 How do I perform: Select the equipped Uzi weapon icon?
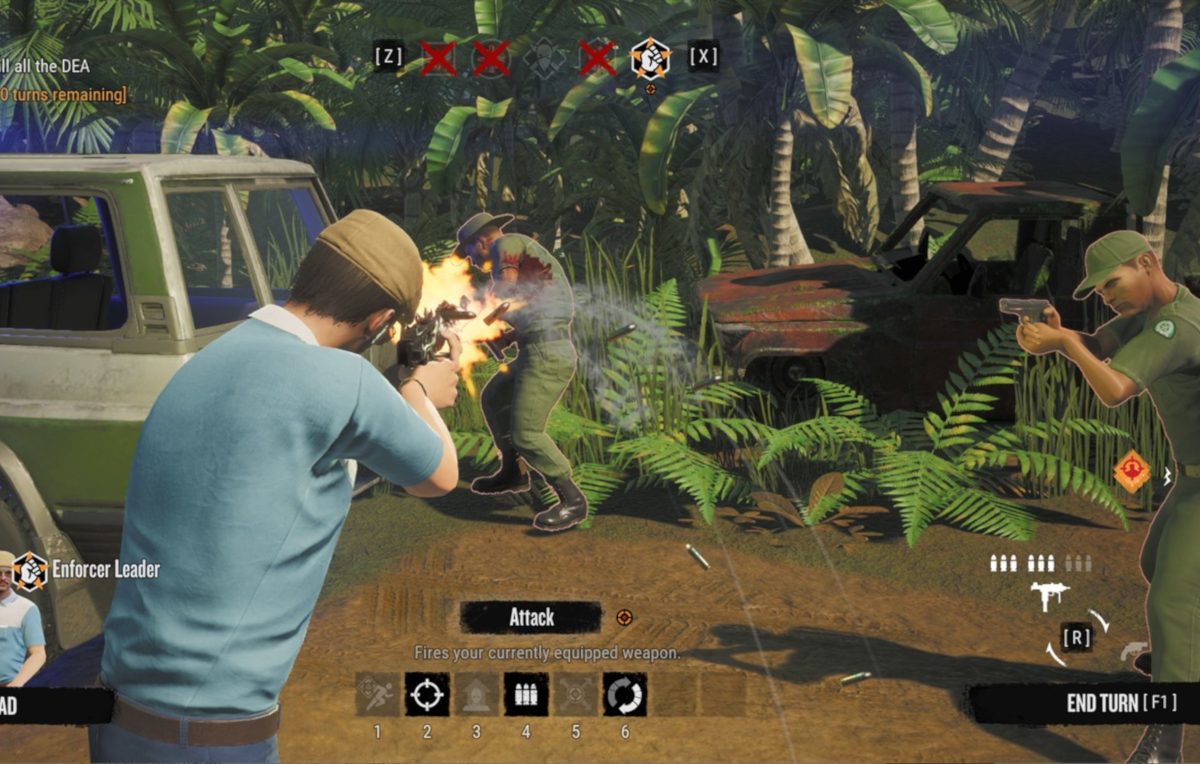click(1049, 595)
